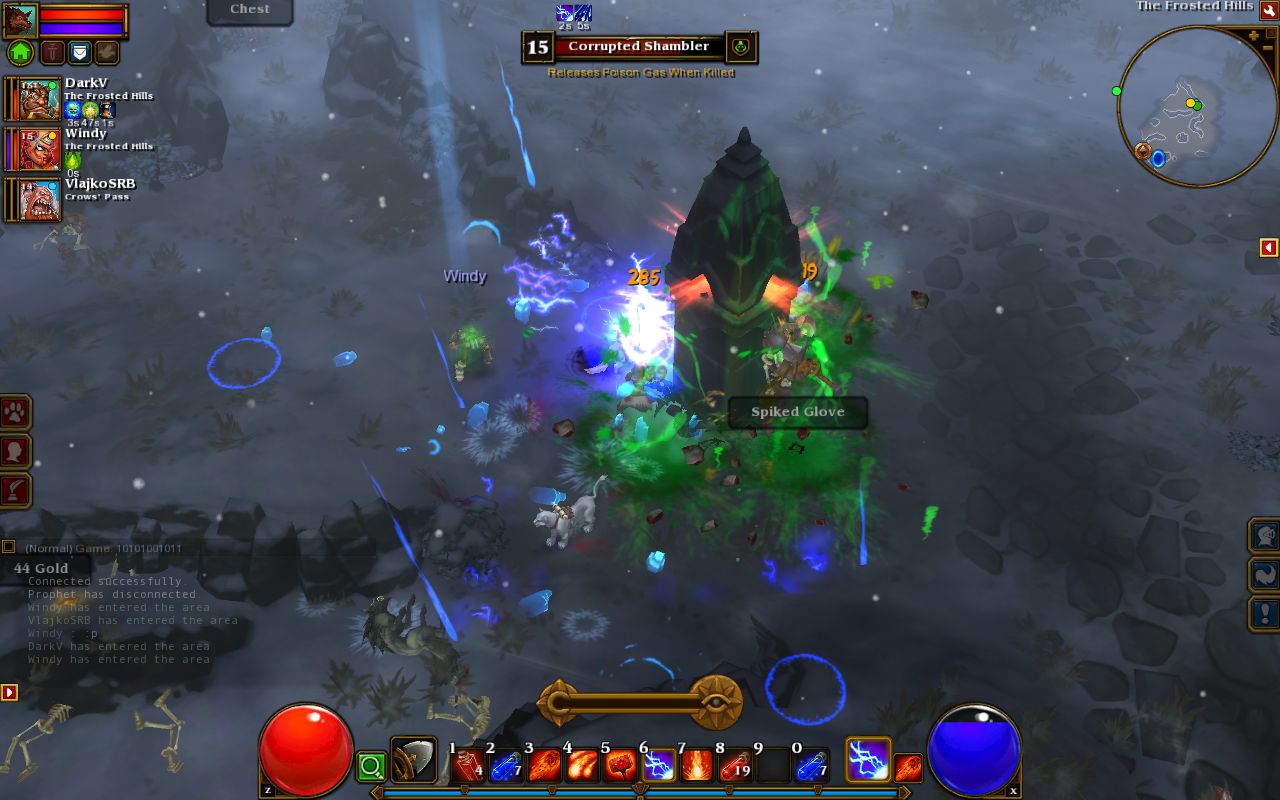
Task: Activate the fire pillar skill in slot 7
Action: click(x=696, y=766)
